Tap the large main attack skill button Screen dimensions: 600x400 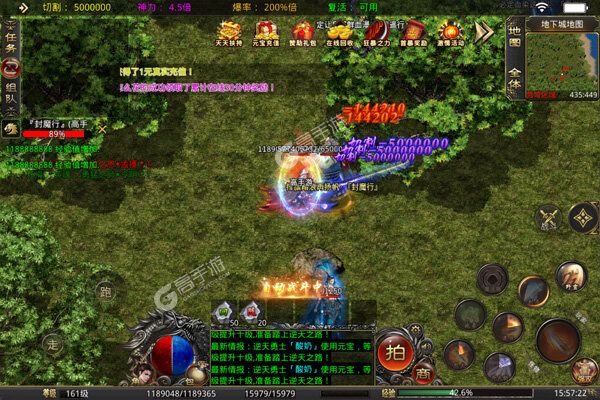click(x=558, y=340)
